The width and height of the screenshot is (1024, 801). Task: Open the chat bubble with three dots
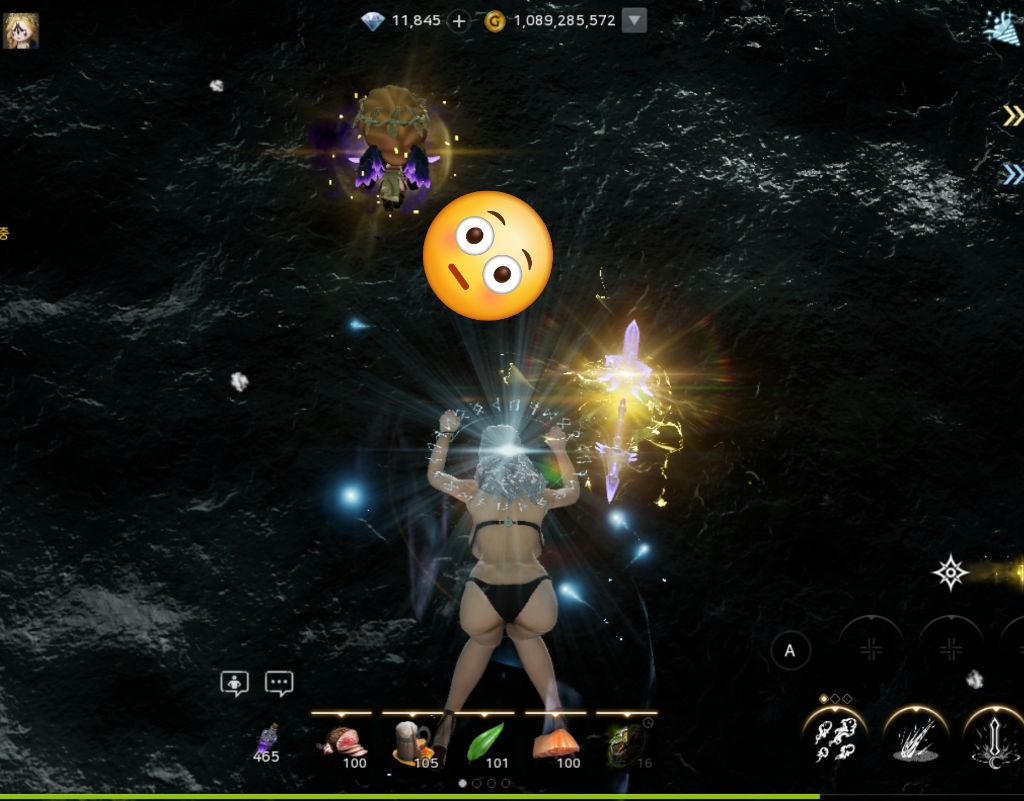pyautogui.click(x=279, y=683)
